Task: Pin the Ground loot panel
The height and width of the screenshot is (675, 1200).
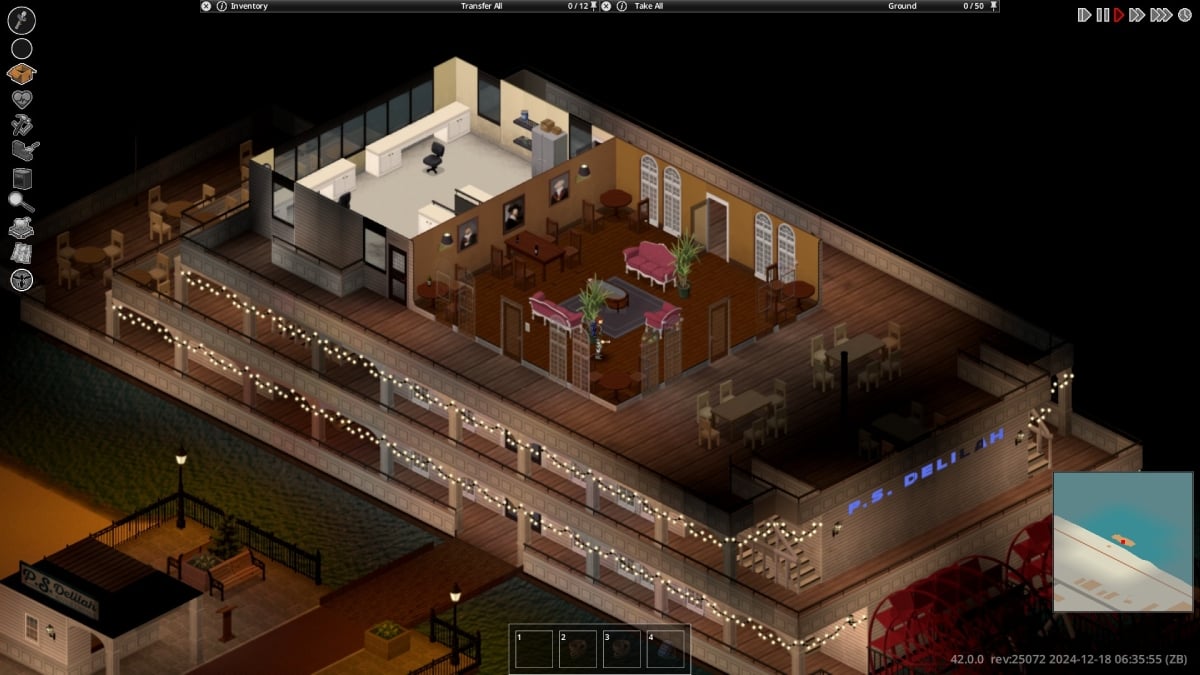Action: point(992,6)
